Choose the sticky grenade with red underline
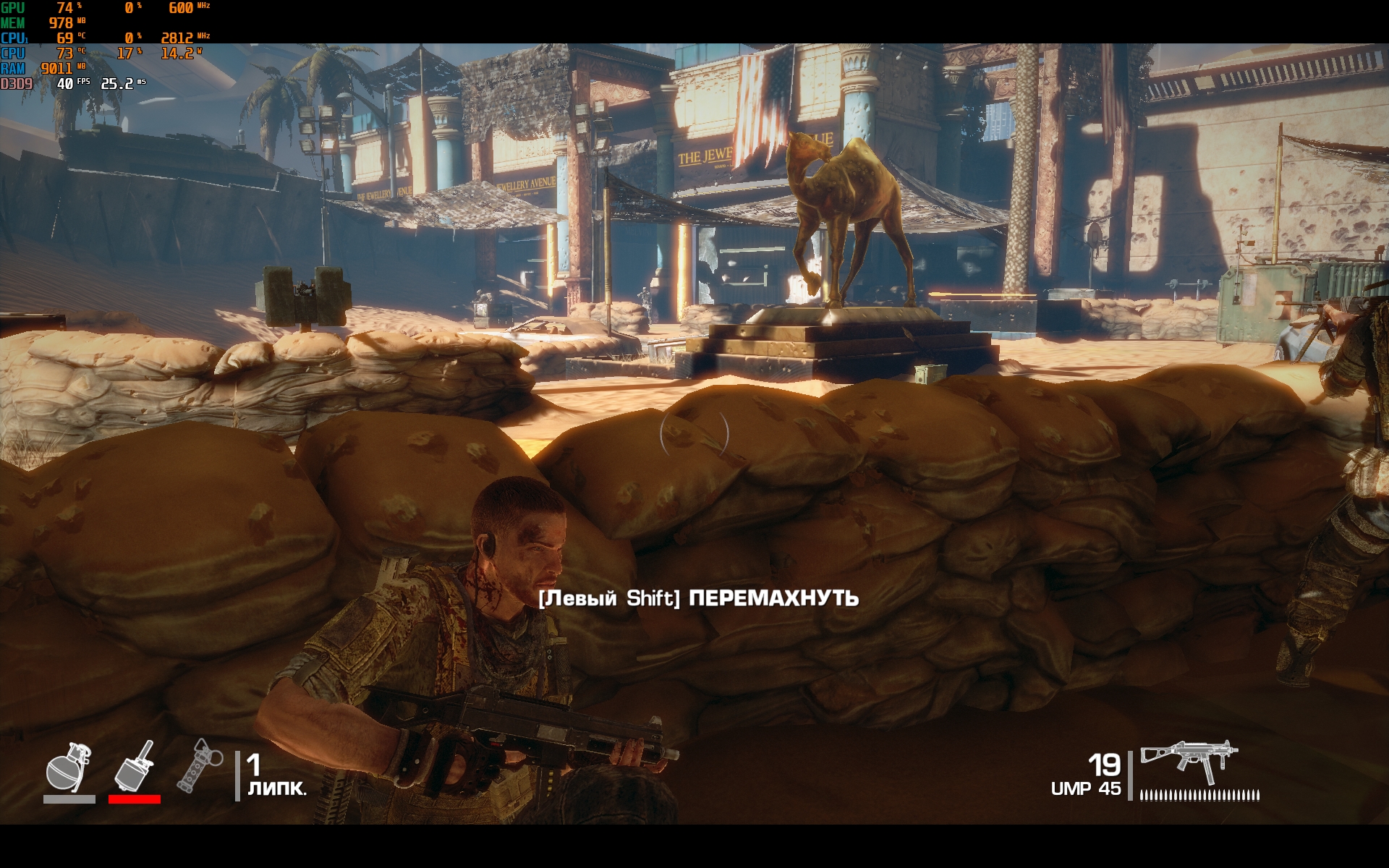 click(135, 767)
